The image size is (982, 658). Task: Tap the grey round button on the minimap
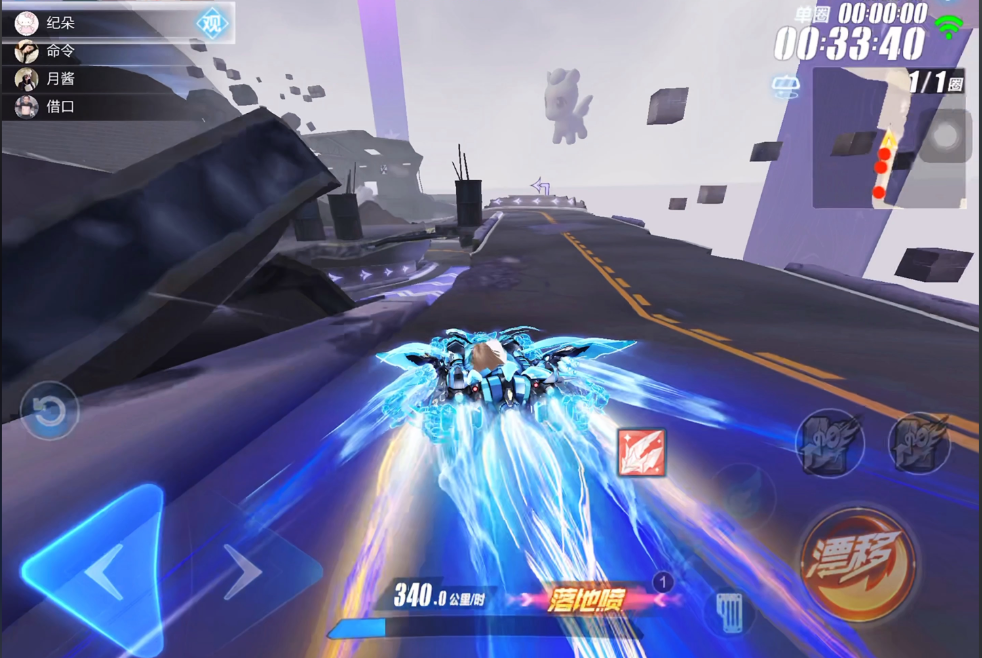944,136
